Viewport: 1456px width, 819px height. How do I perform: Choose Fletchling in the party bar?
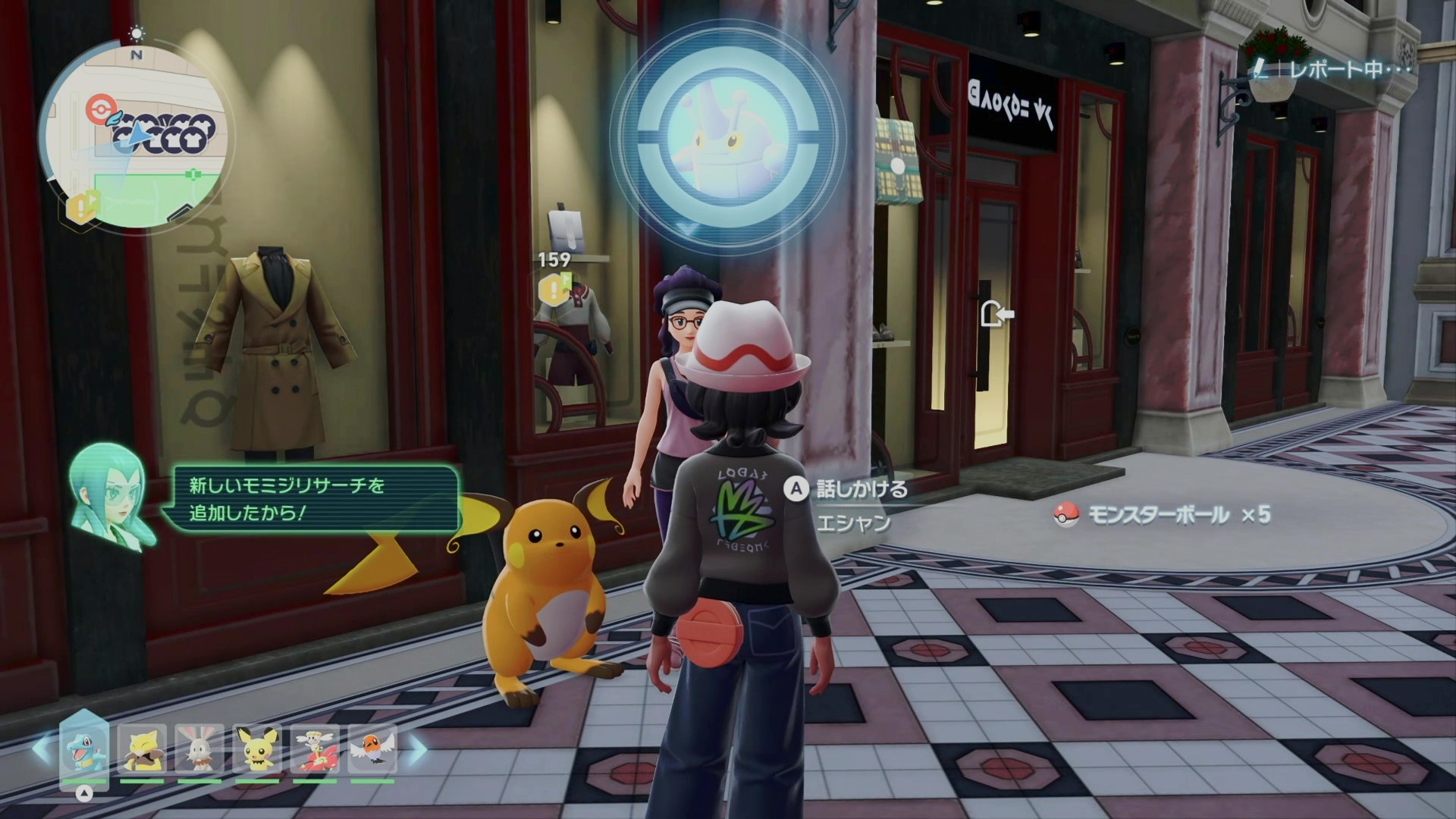click(x=372, y=749)
